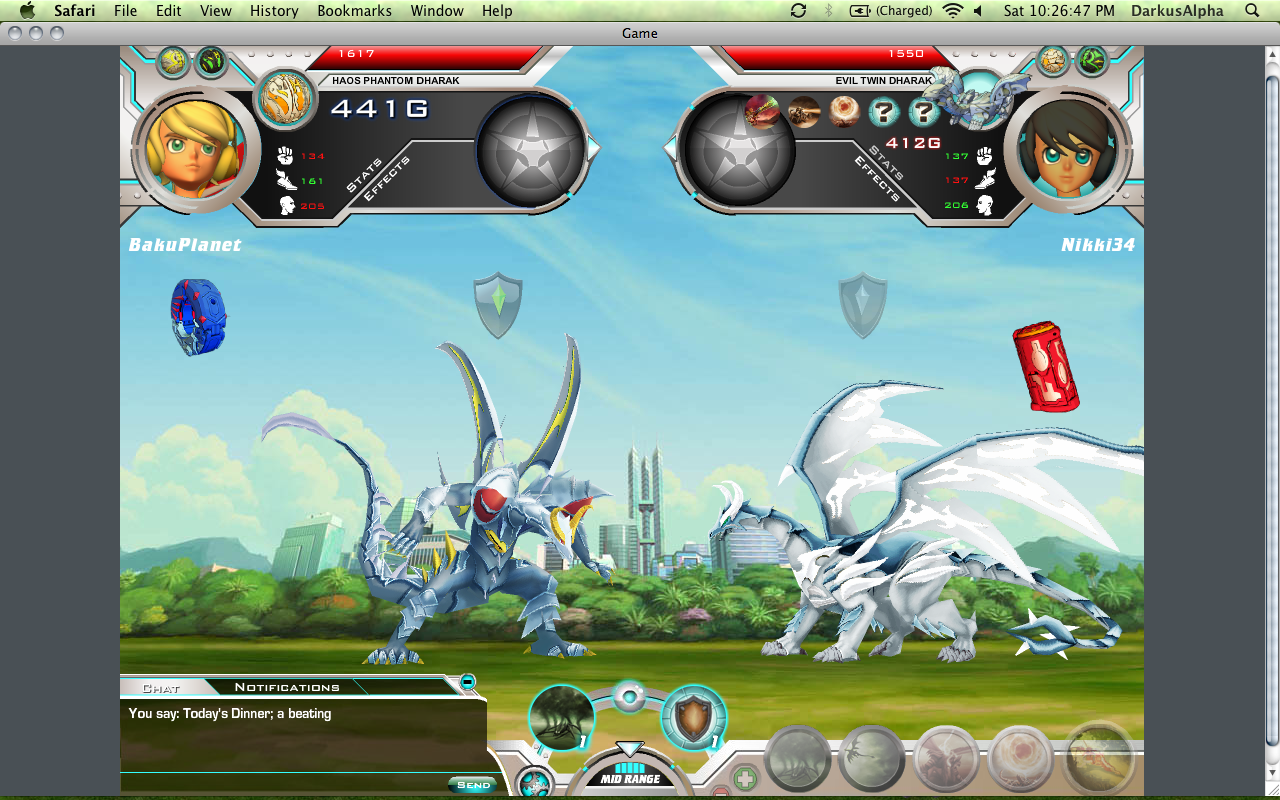Click the green plus heal button

(745, 778)
